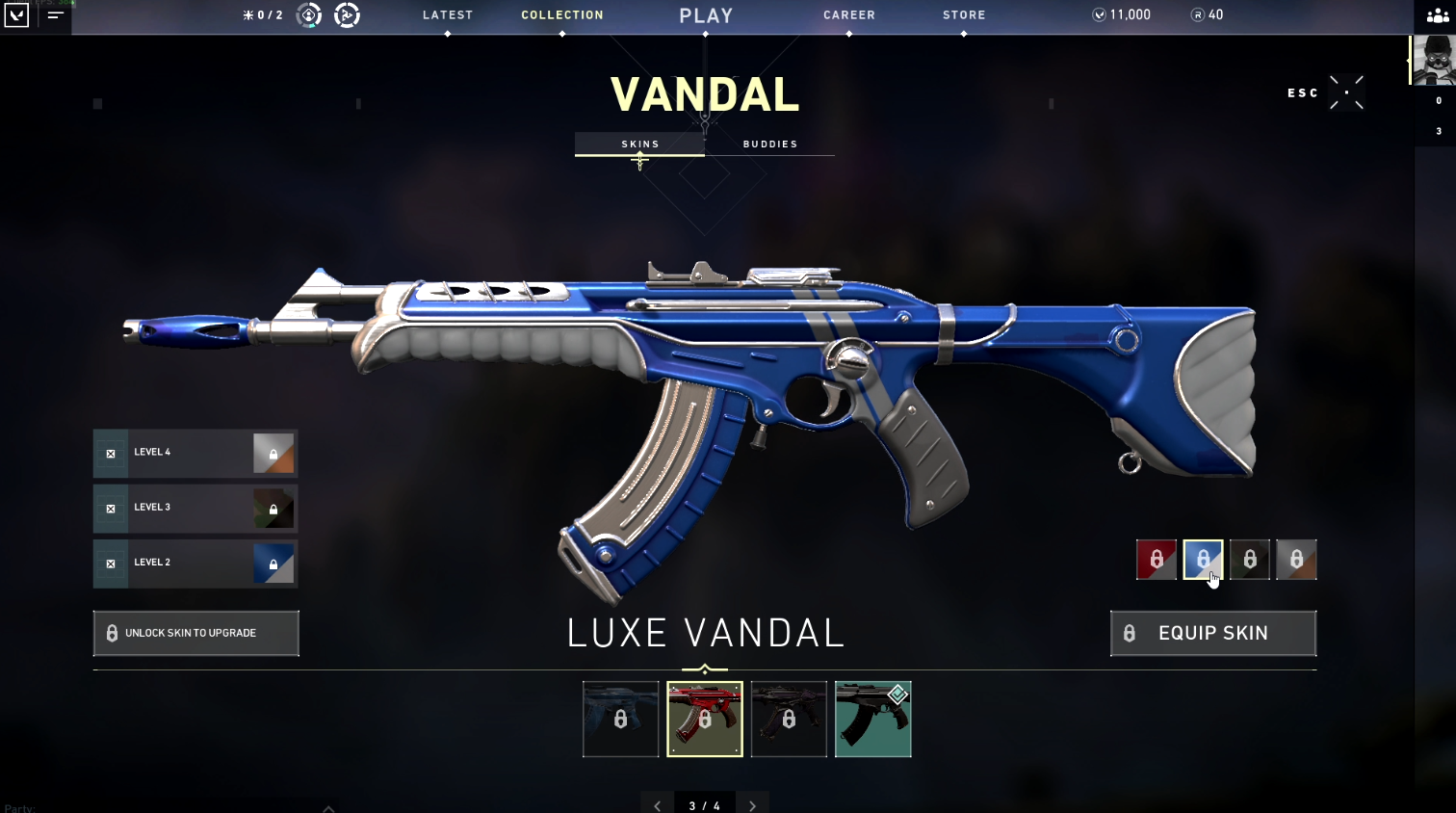Viewport: 1456px width, 813px height.
Task: Click the hamburger menu next to the logo
Action: click(55, 15)
